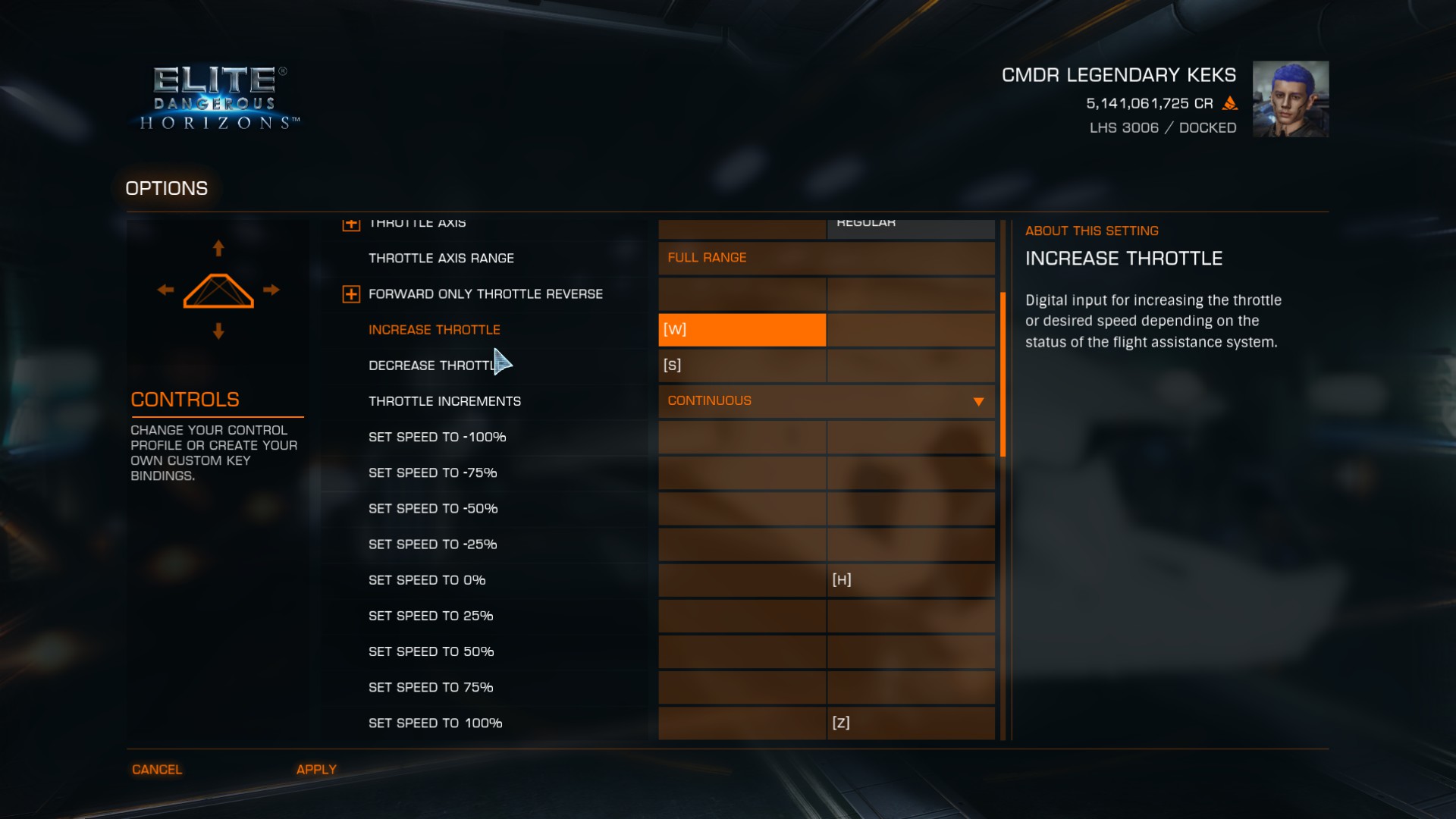Click the Set Speed To 75% row
Screen dimensions: 1456x819
click(x=431, y=688)
